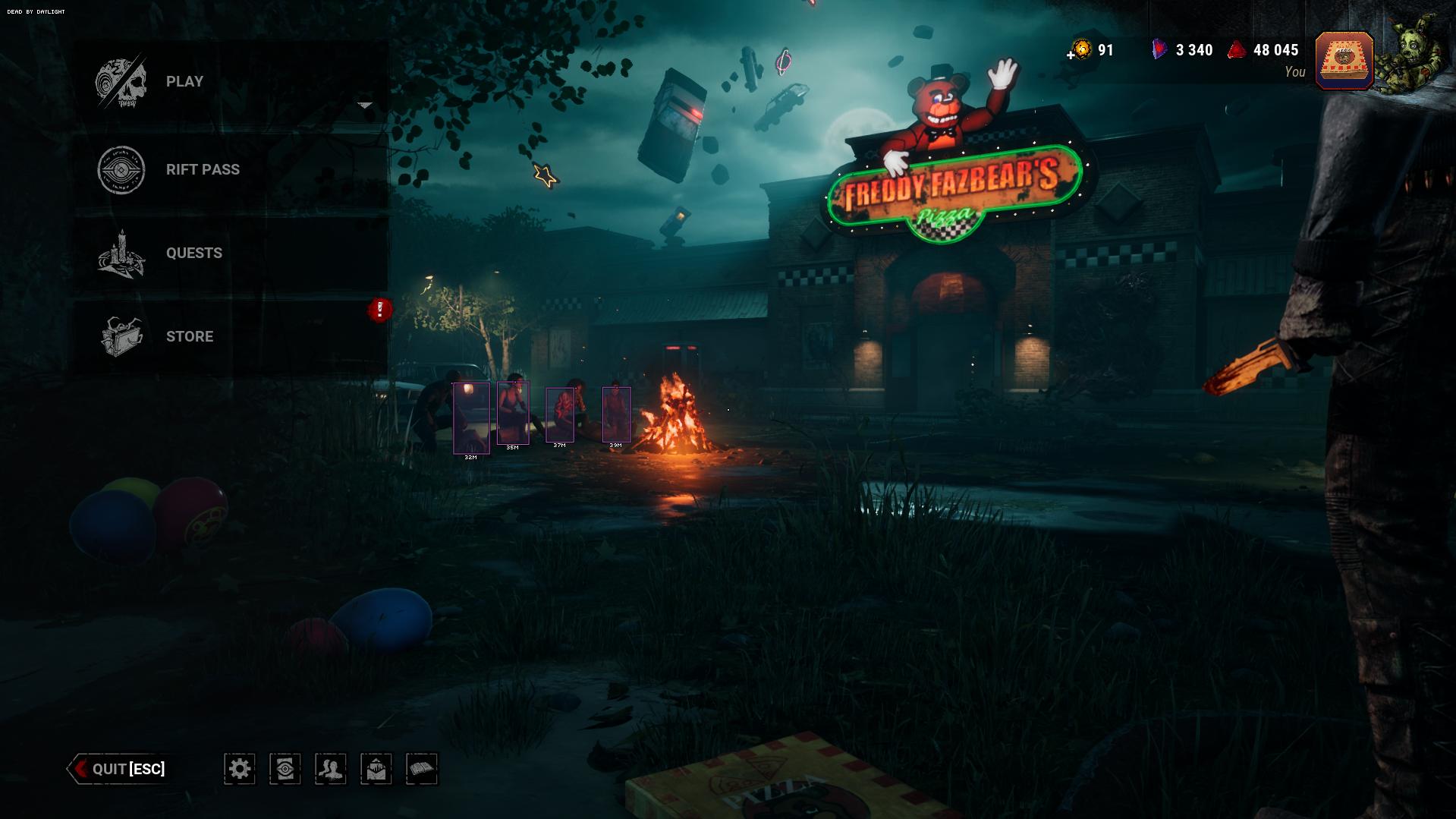Click the Quit button

click(119, 769)
